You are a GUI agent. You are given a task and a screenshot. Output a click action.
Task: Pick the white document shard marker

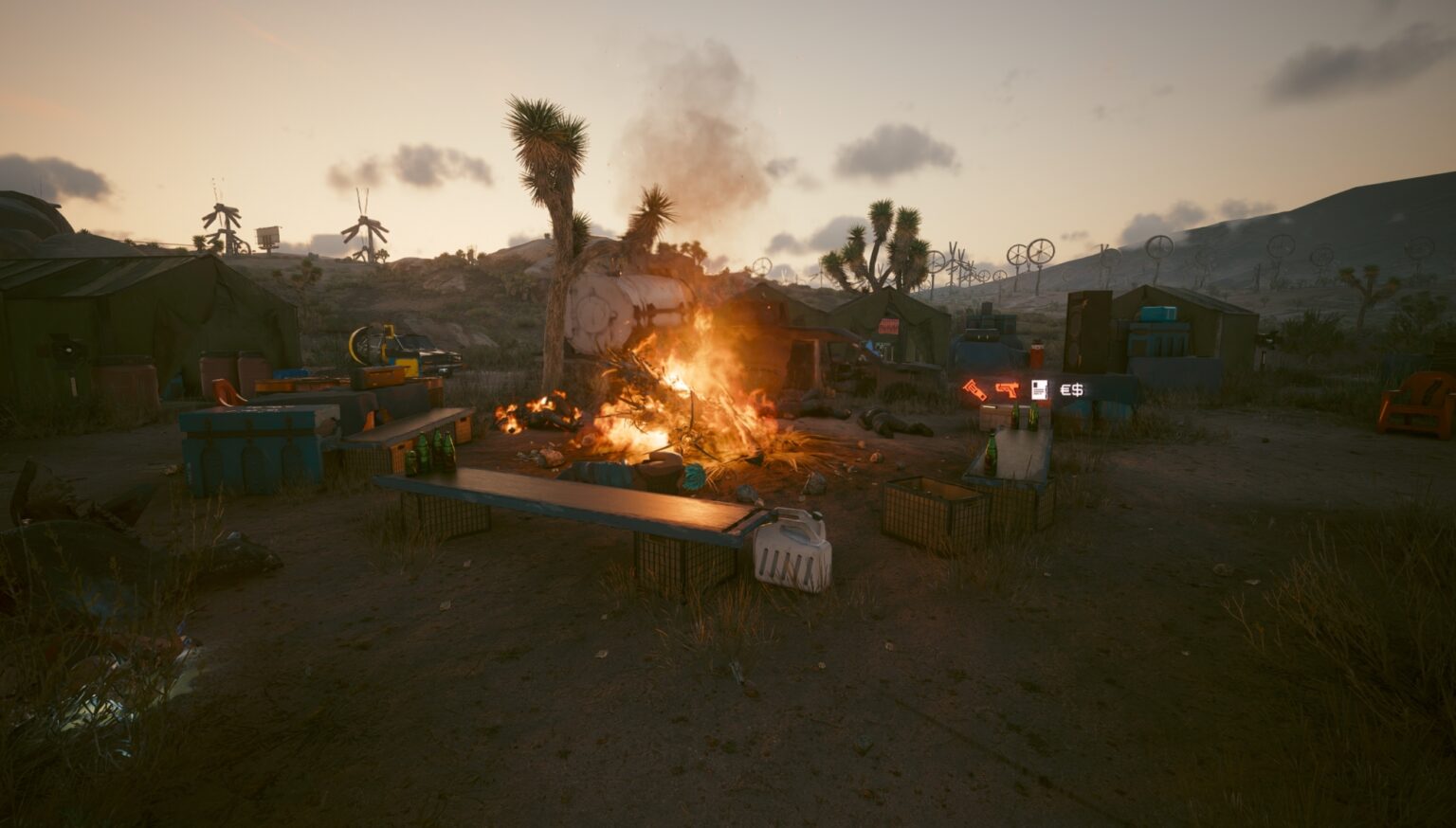(1040, 388)
